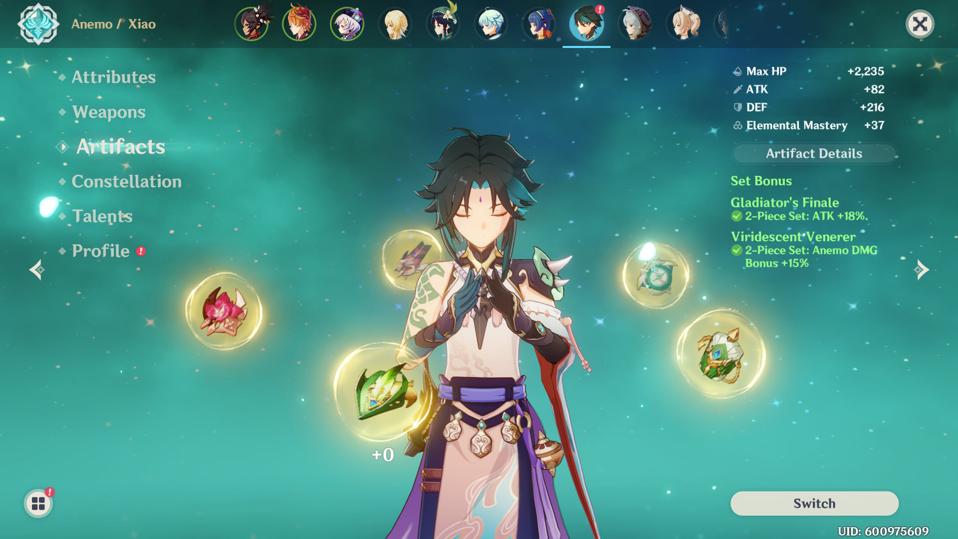Select the pink flower artifact bubble
Image resolution: width=958 pixels, height=539 pixels.
(223, 311)
